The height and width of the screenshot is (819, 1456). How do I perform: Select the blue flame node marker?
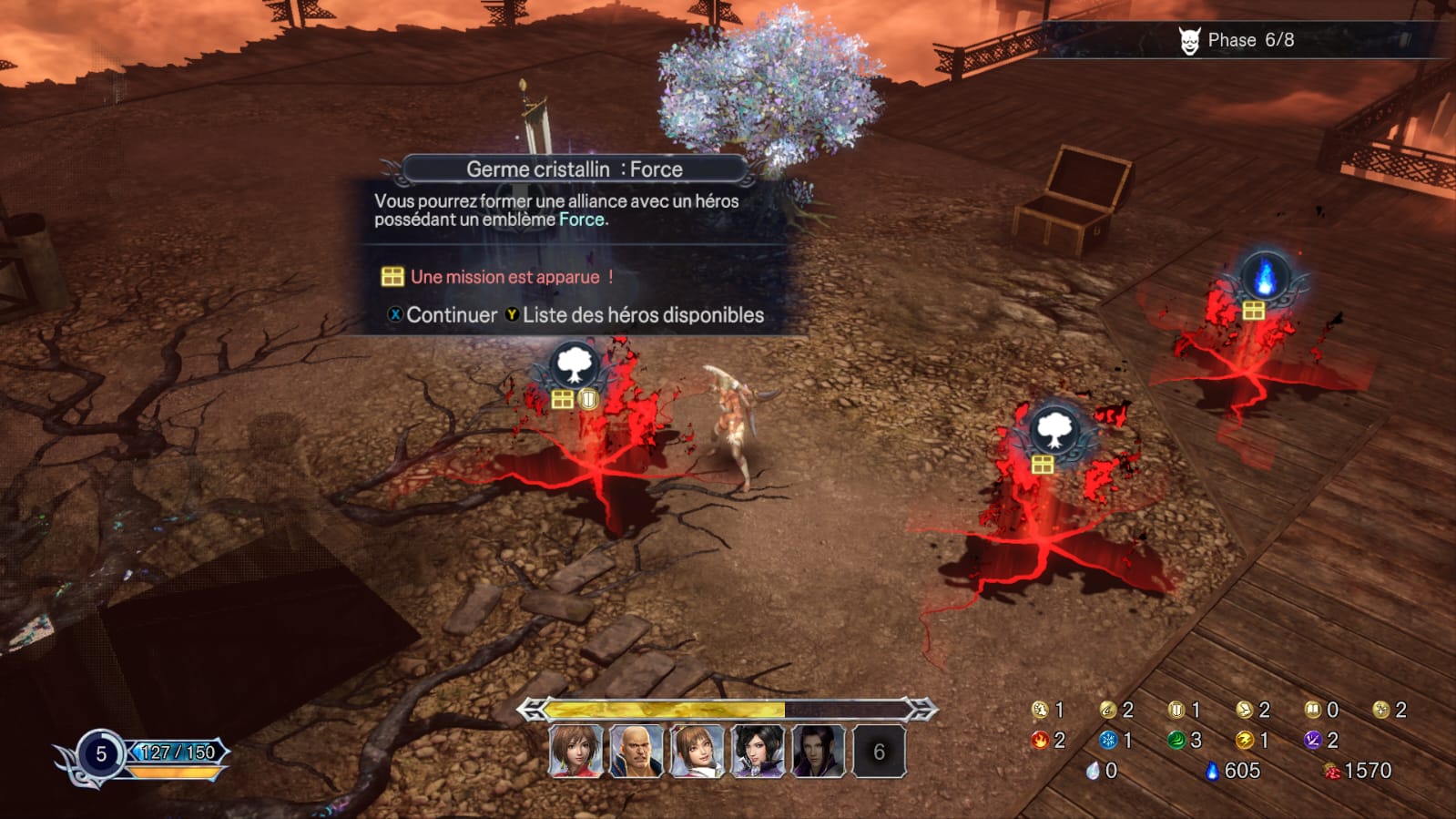[1264, 277]
